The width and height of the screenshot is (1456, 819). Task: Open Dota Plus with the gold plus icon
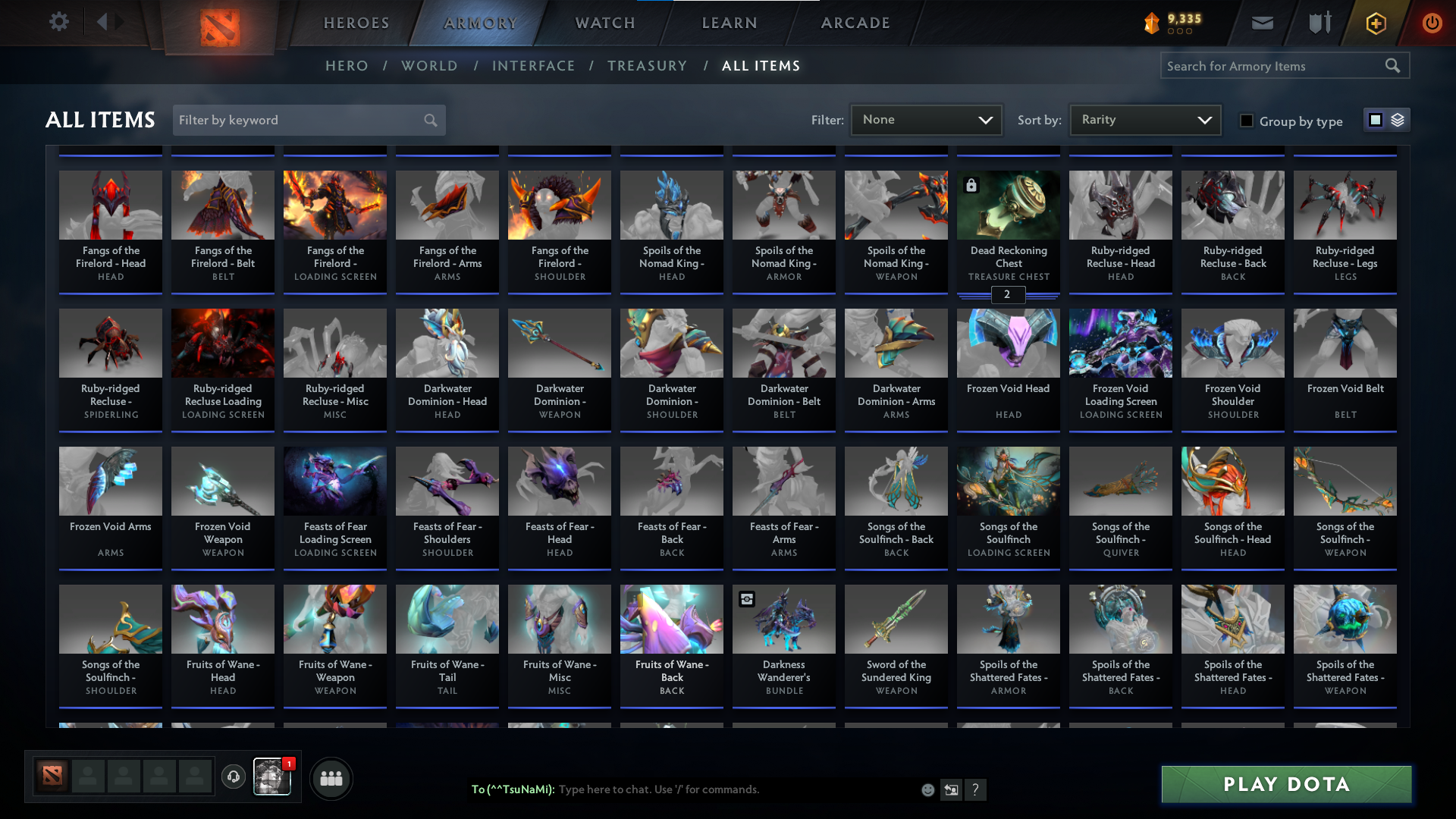click(1375, 23)
